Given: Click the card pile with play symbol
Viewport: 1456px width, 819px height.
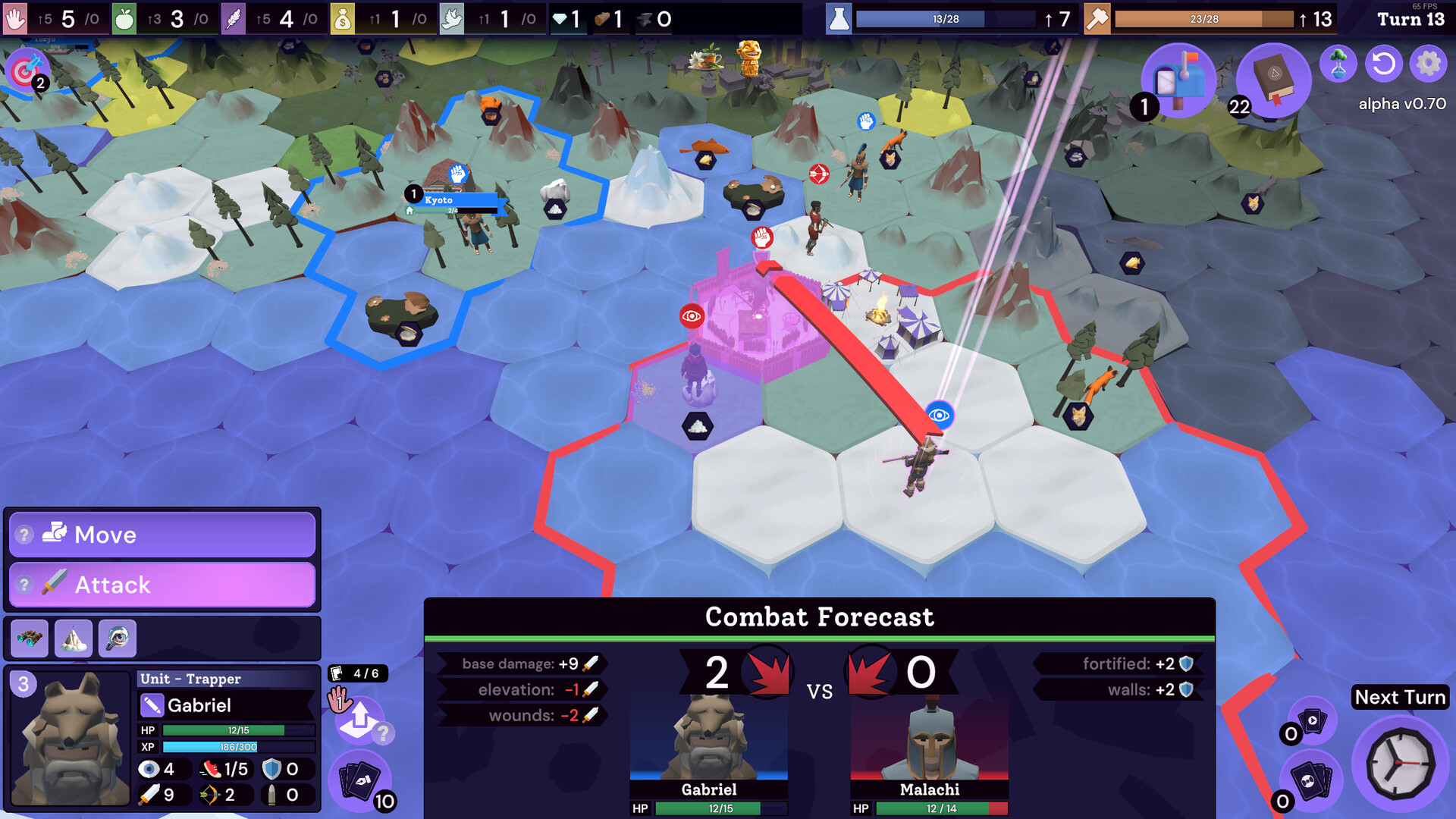Looking at the screenshot, I should 1311,720.
